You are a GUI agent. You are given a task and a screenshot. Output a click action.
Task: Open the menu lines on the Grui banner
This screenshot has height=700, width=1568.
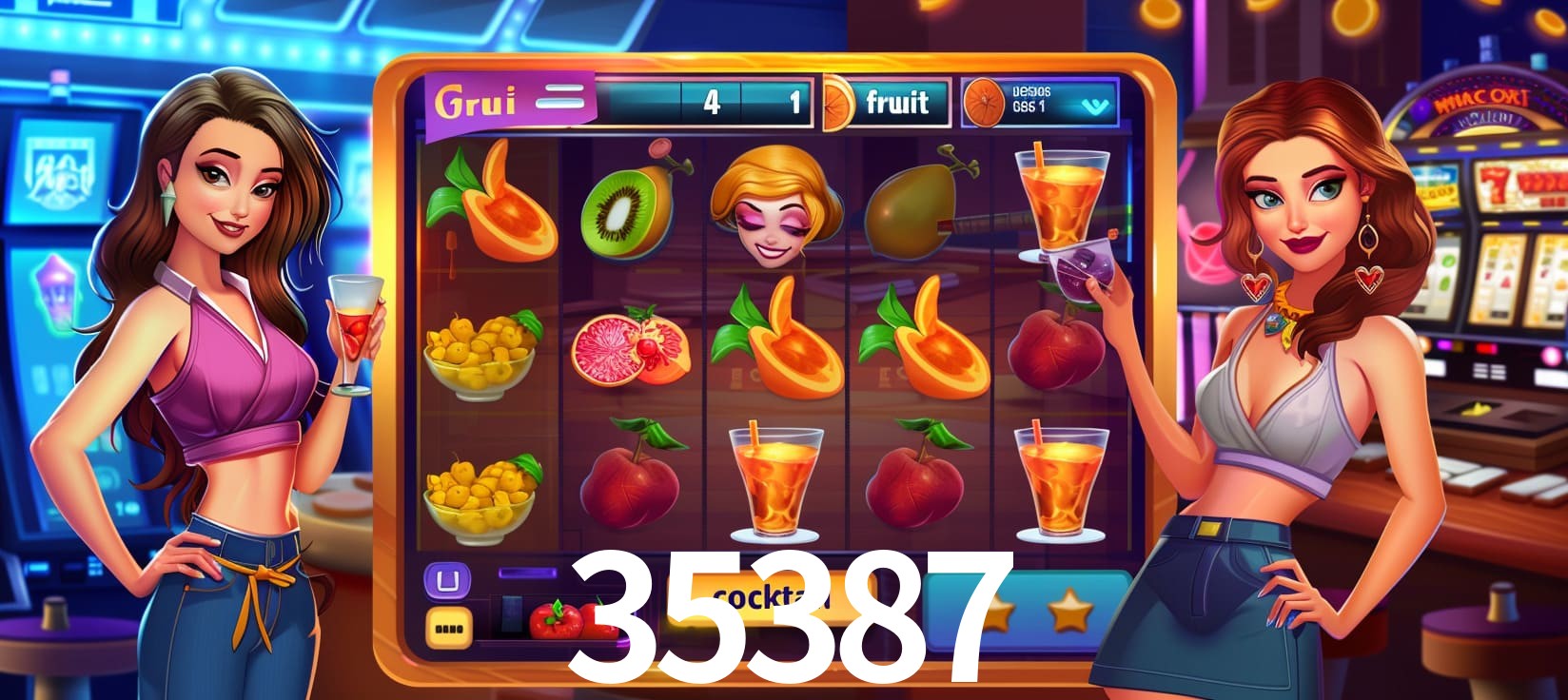(x=559, y=98)
